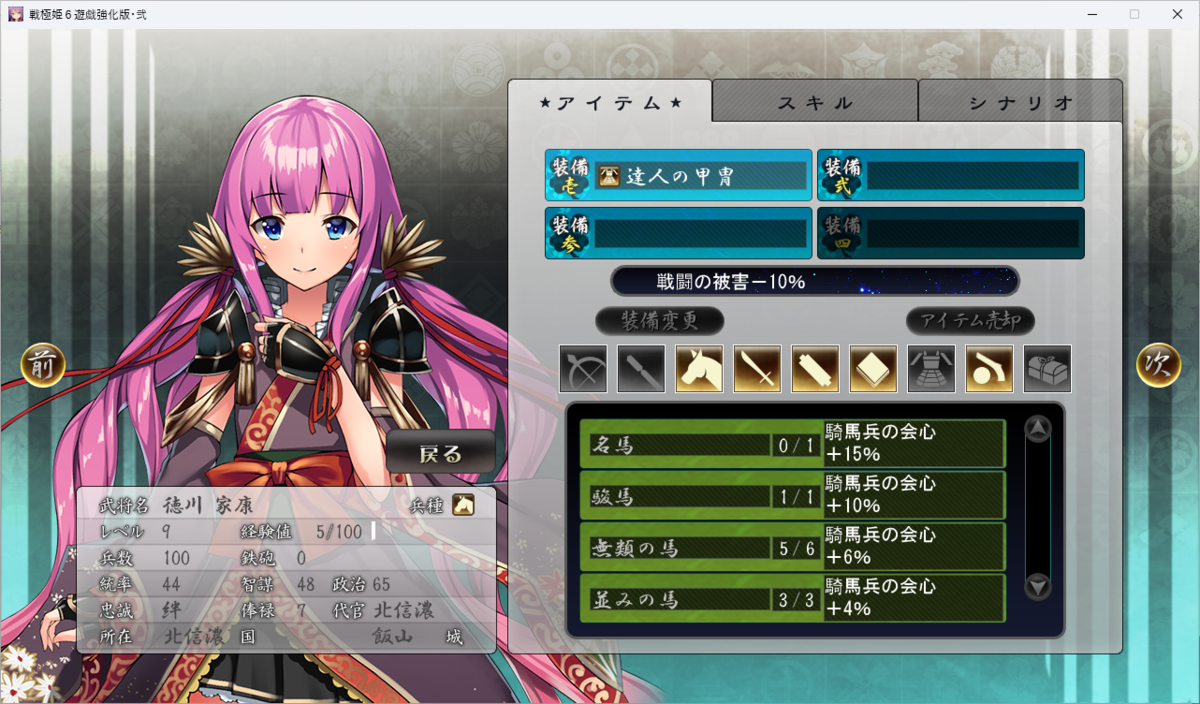
Task: Select the ★アイテム★ tab
Action: pos(610,102)
